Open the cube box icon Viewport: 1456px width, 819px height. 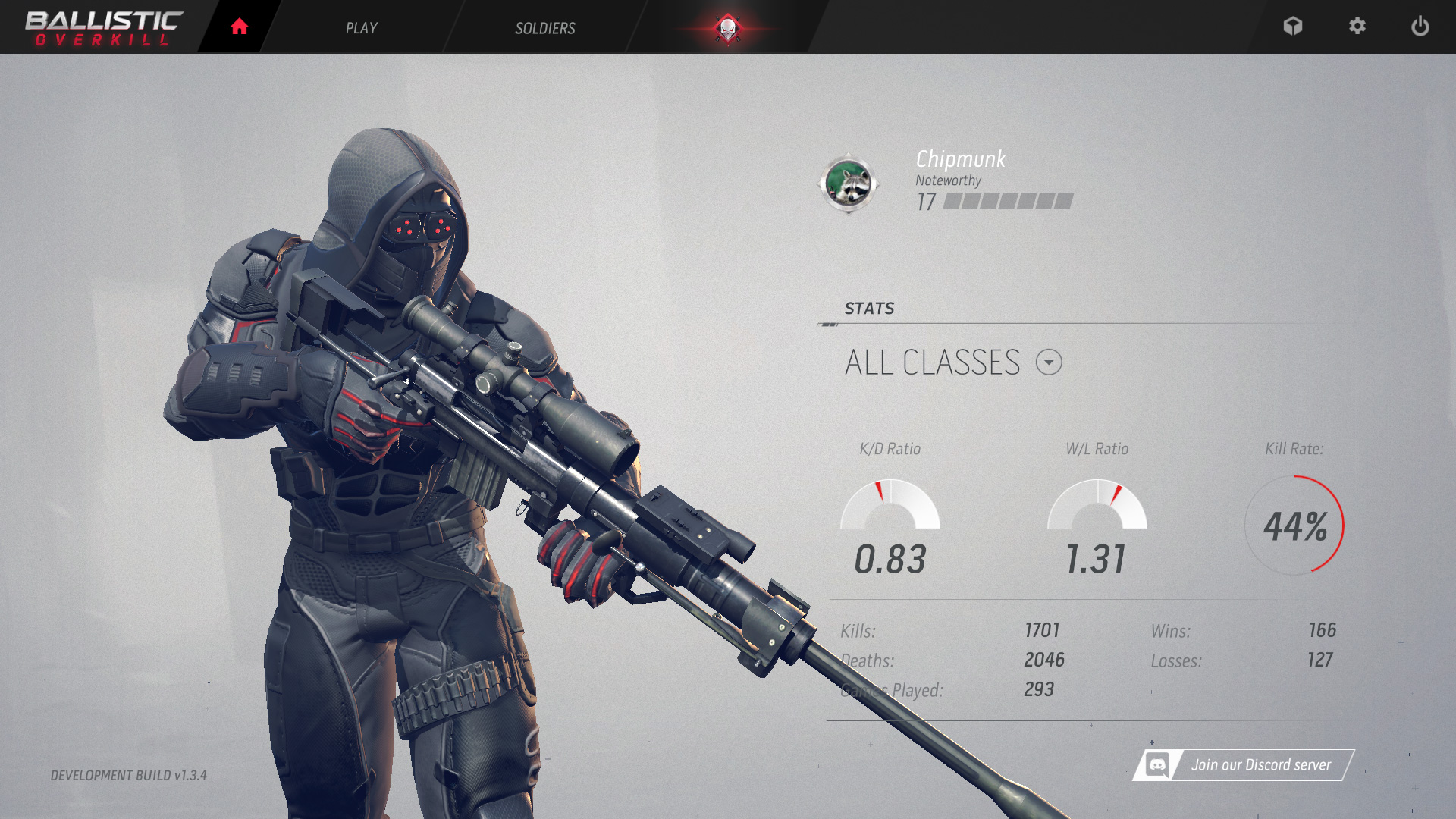[x=1292, y=27]
